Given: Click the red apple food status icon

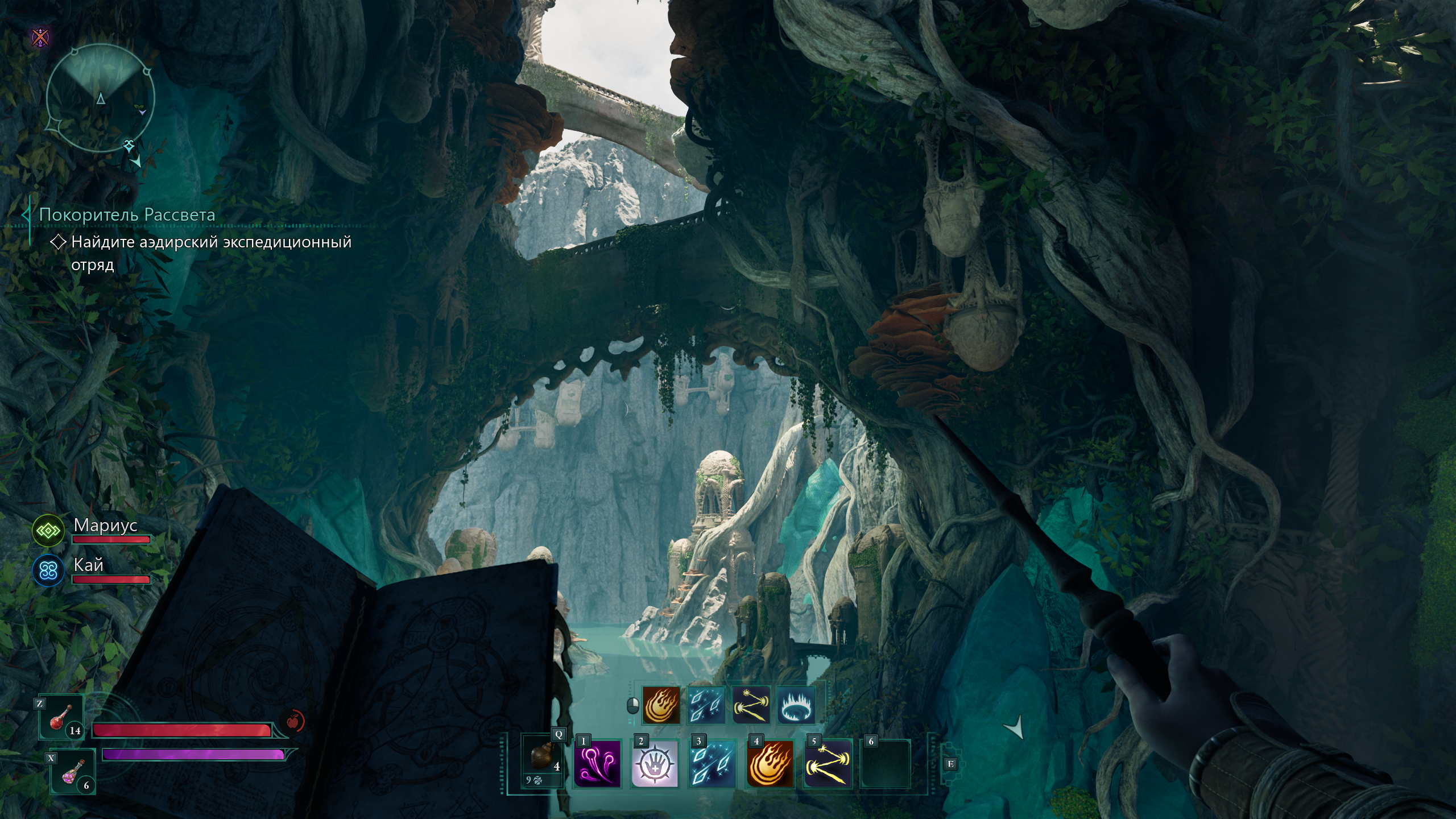Looking at the screenshot, I should point(293,721).
